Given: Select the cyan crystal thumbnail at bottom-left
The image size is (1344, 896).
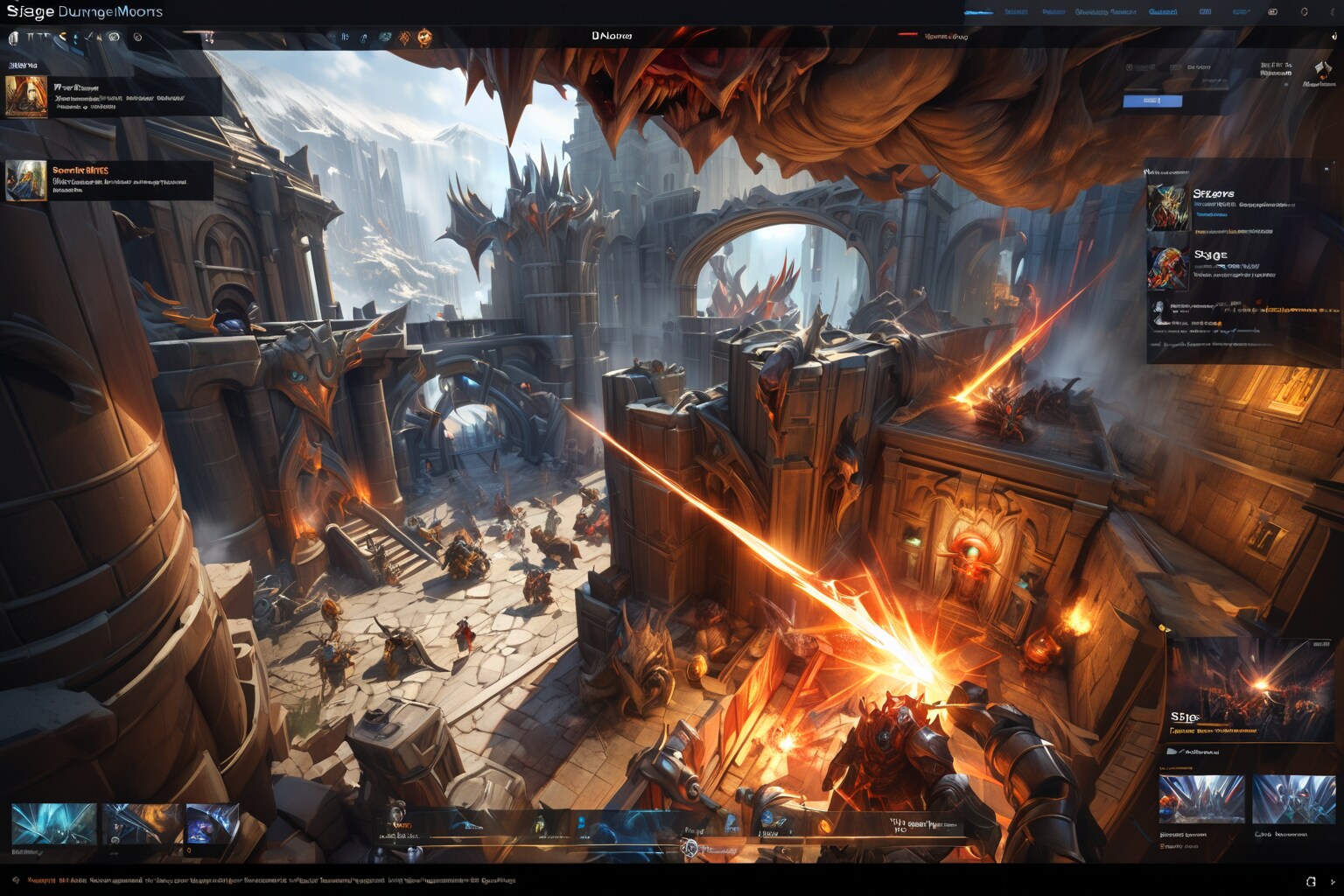Looking at the screenshot, I should (54, 824).
